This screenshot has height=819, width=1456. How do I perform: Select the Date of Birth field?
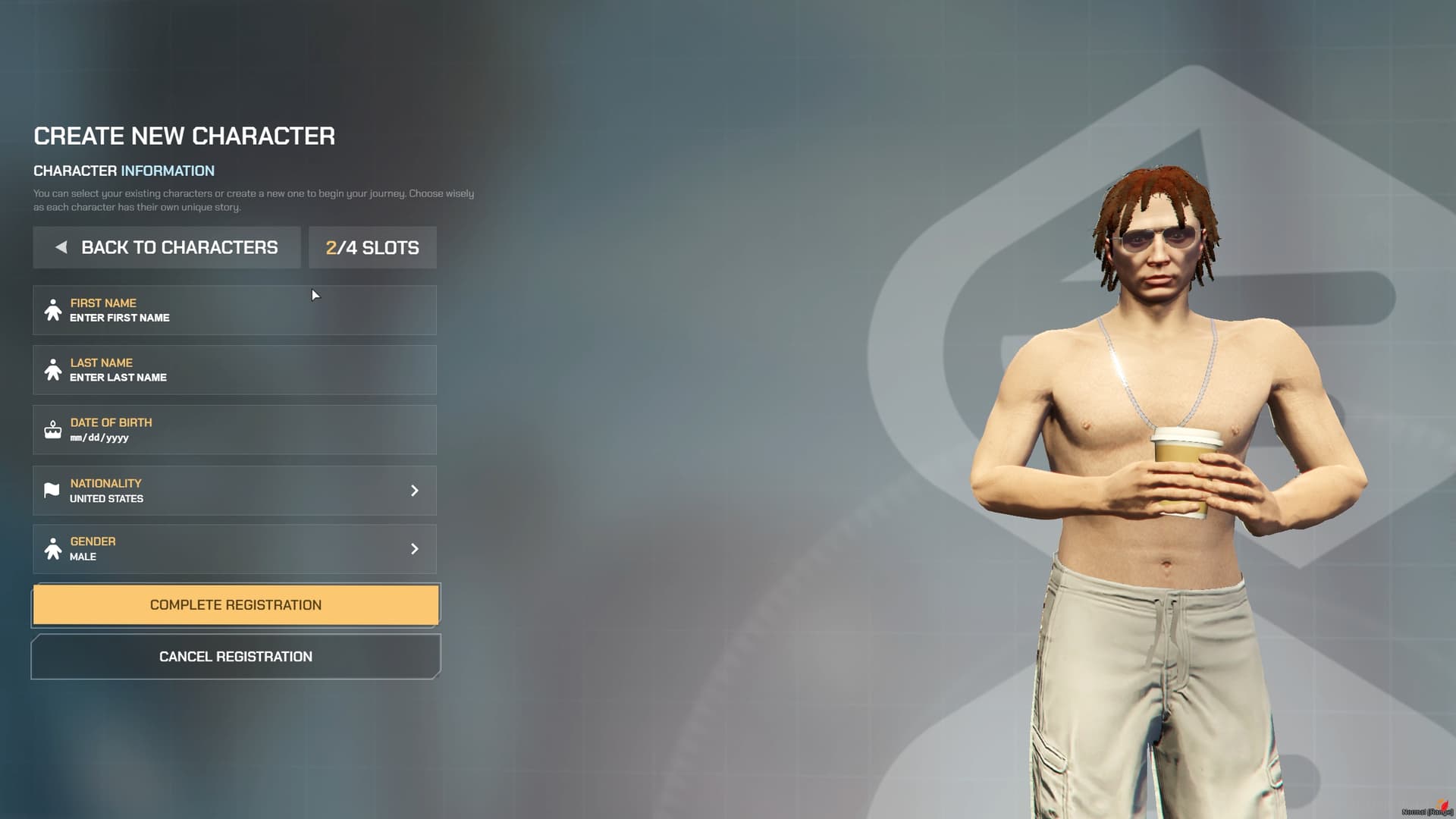pyautogui.click(x=235, y=430)
